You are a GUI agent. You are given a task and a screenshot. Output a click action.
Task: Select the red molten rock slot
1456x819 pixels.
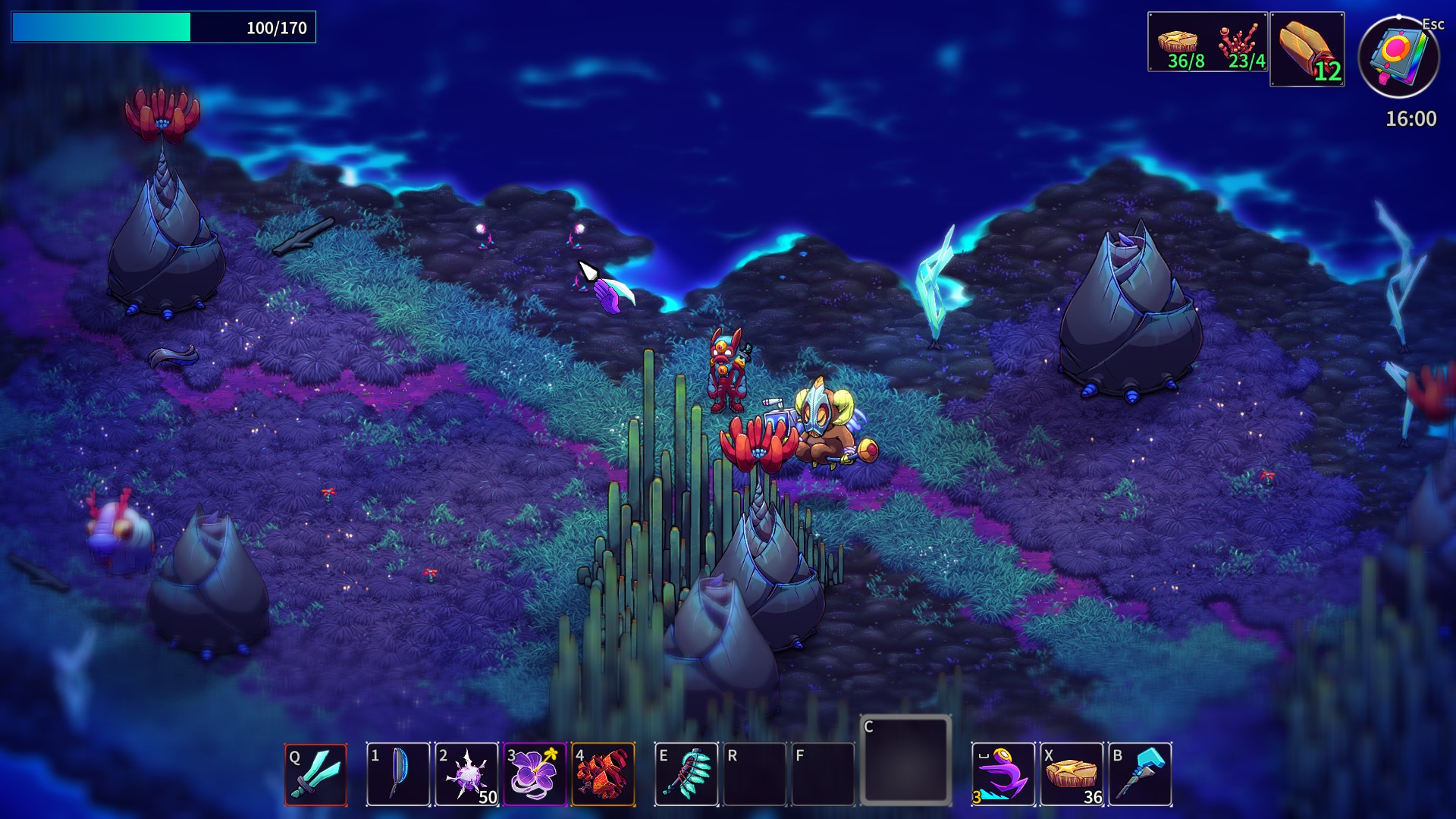pyautogui.click(x=603, y=774)
